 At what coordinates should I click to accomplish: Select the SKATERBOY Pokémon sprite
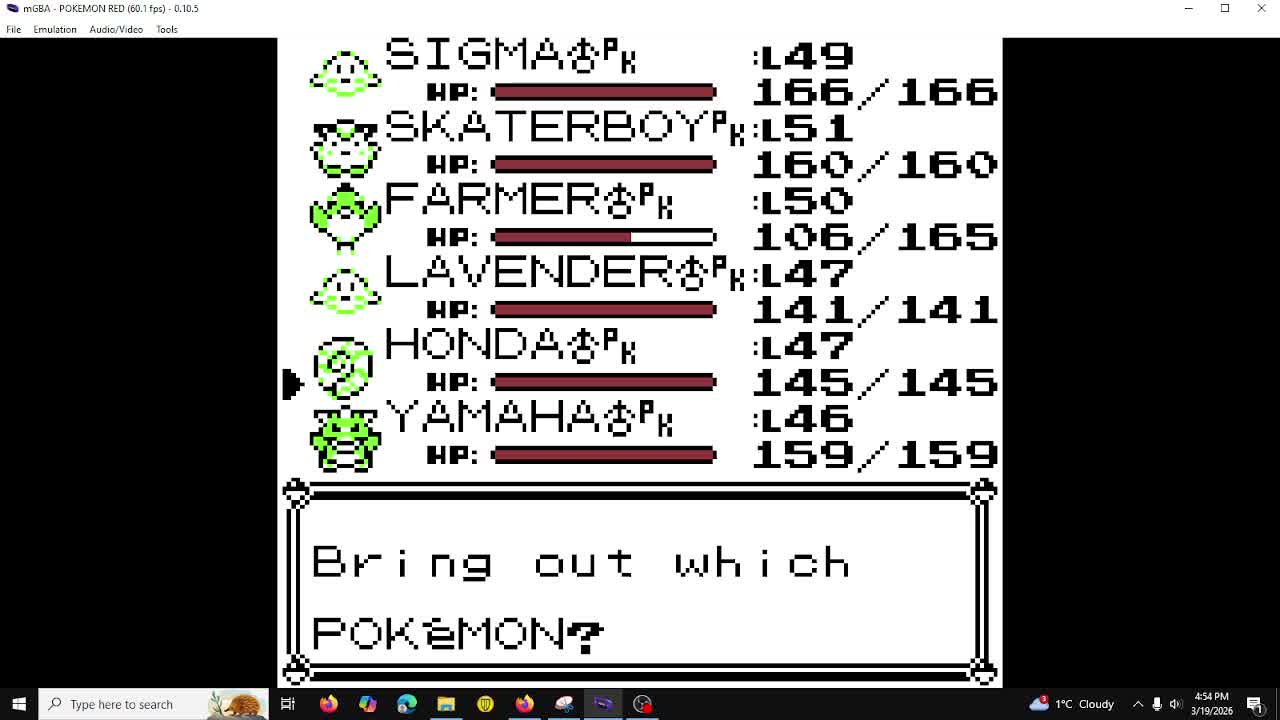pyautogui.click(x=345, y=147)
